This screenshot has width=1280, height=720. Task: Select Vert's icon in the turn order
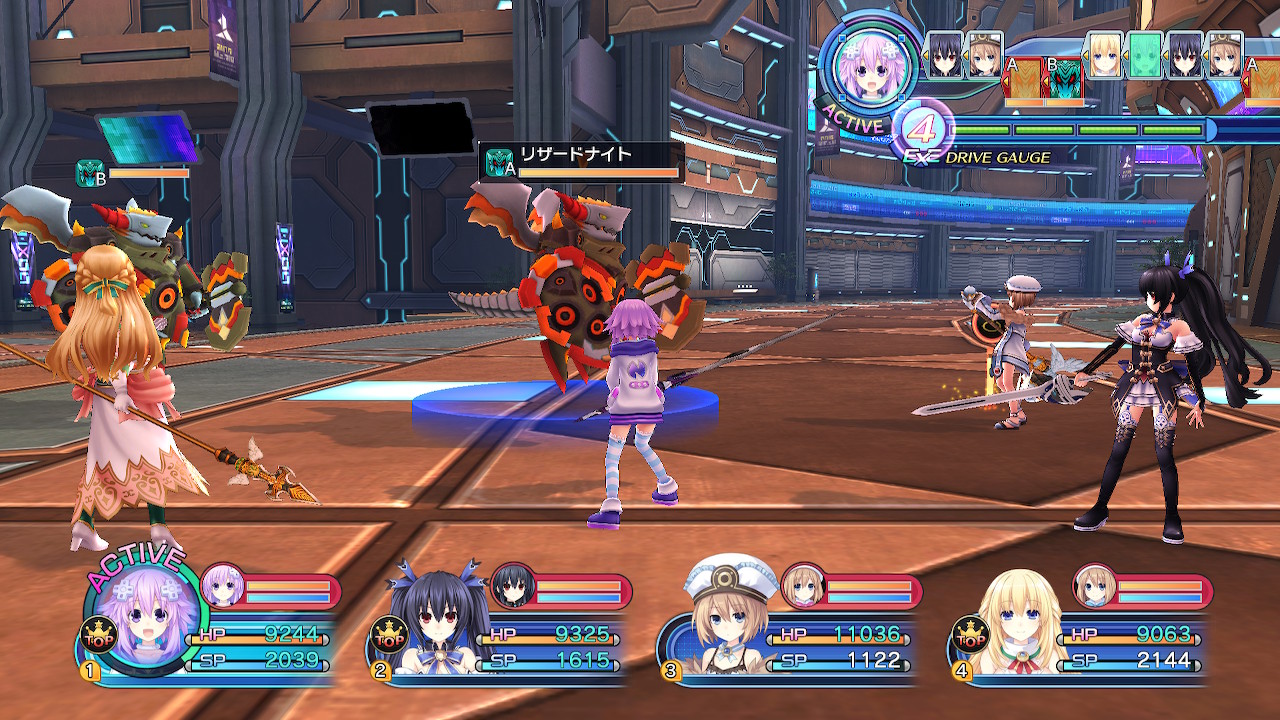(1106, 54)
